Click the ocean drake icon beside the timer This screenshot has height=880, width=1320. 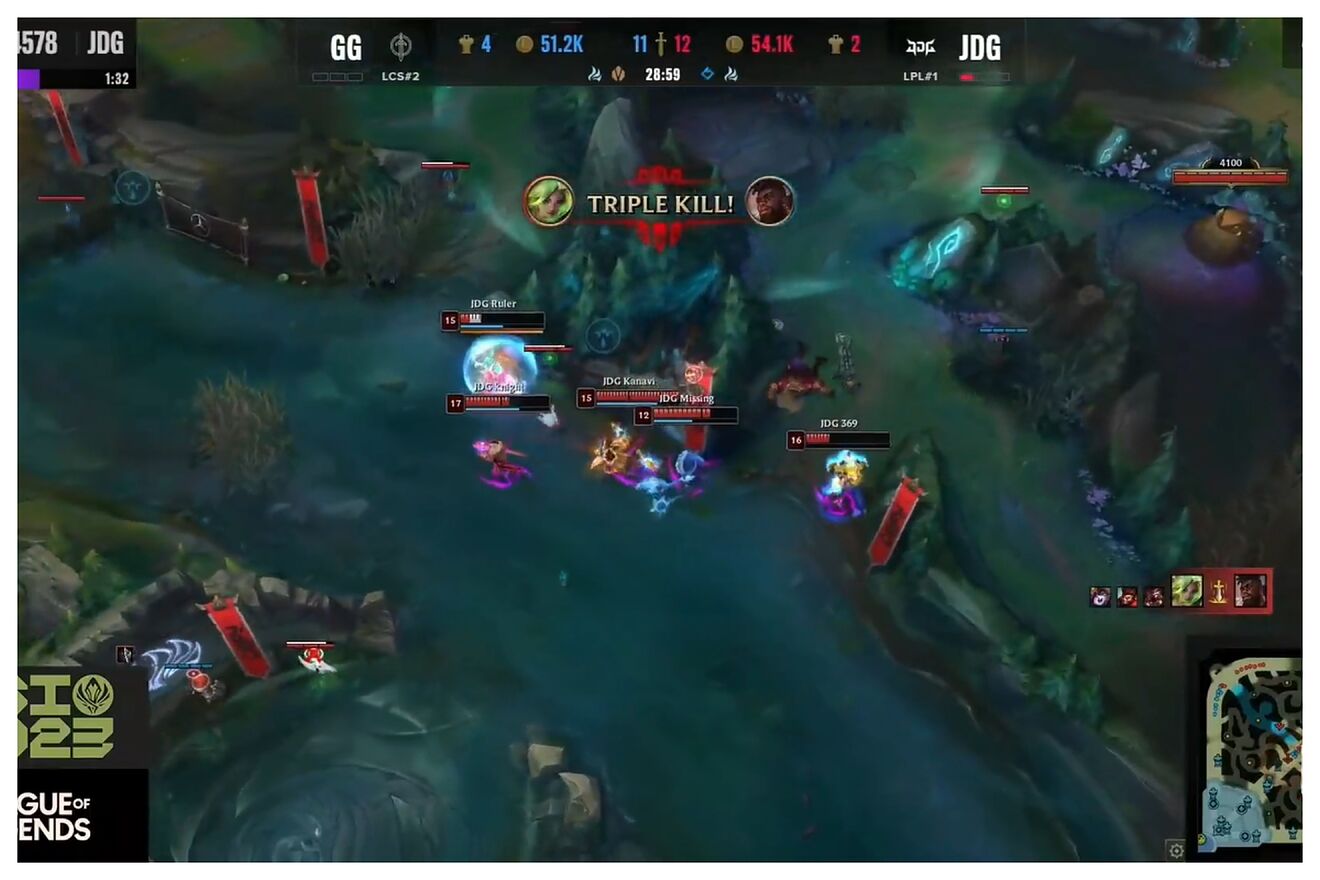(707, 74)
